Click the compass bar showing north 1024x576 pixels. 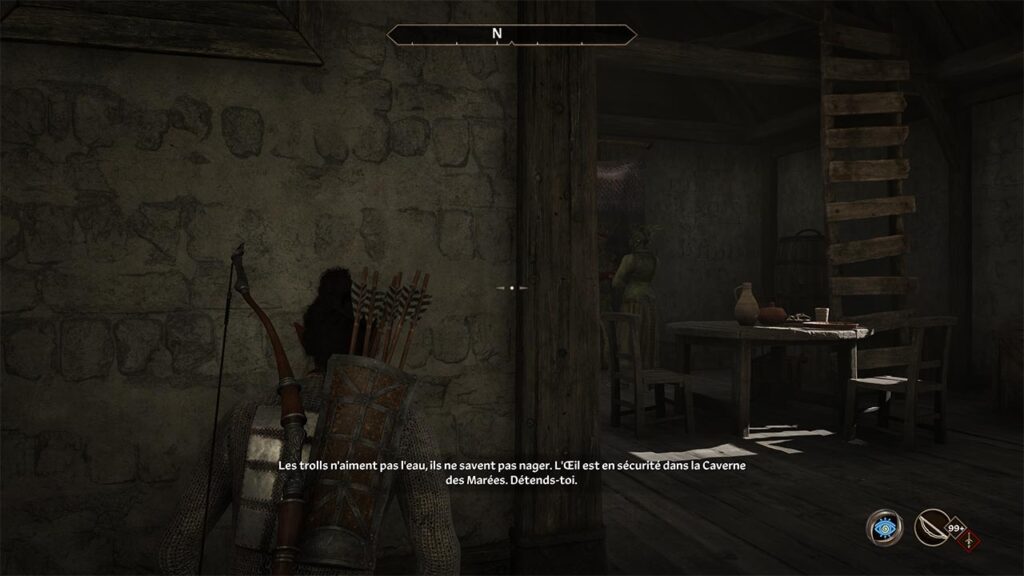[x=512, y=35]
